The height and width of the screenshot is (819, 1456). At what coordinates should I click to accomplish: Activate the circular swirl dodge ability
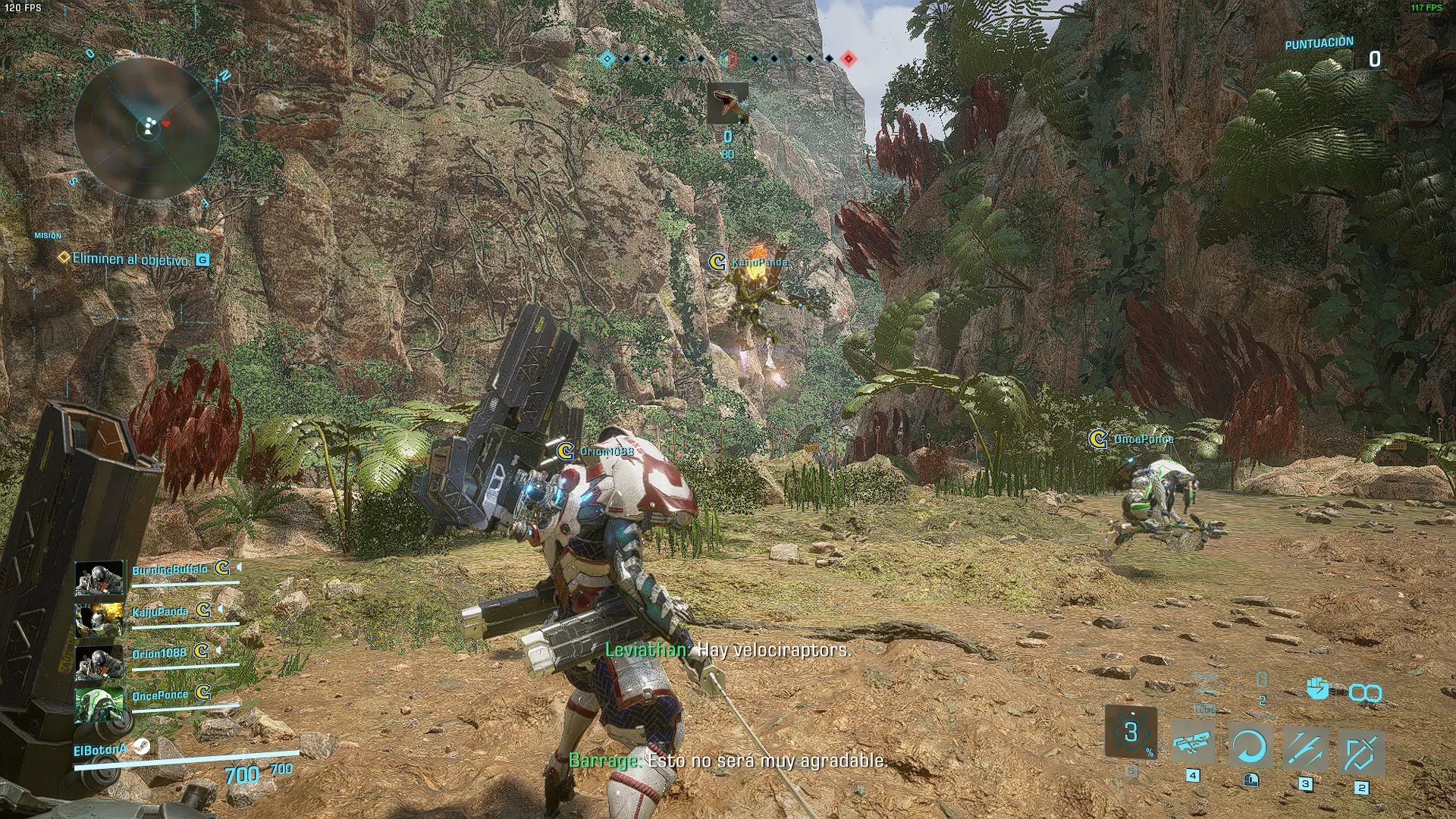pos(1249,747)
